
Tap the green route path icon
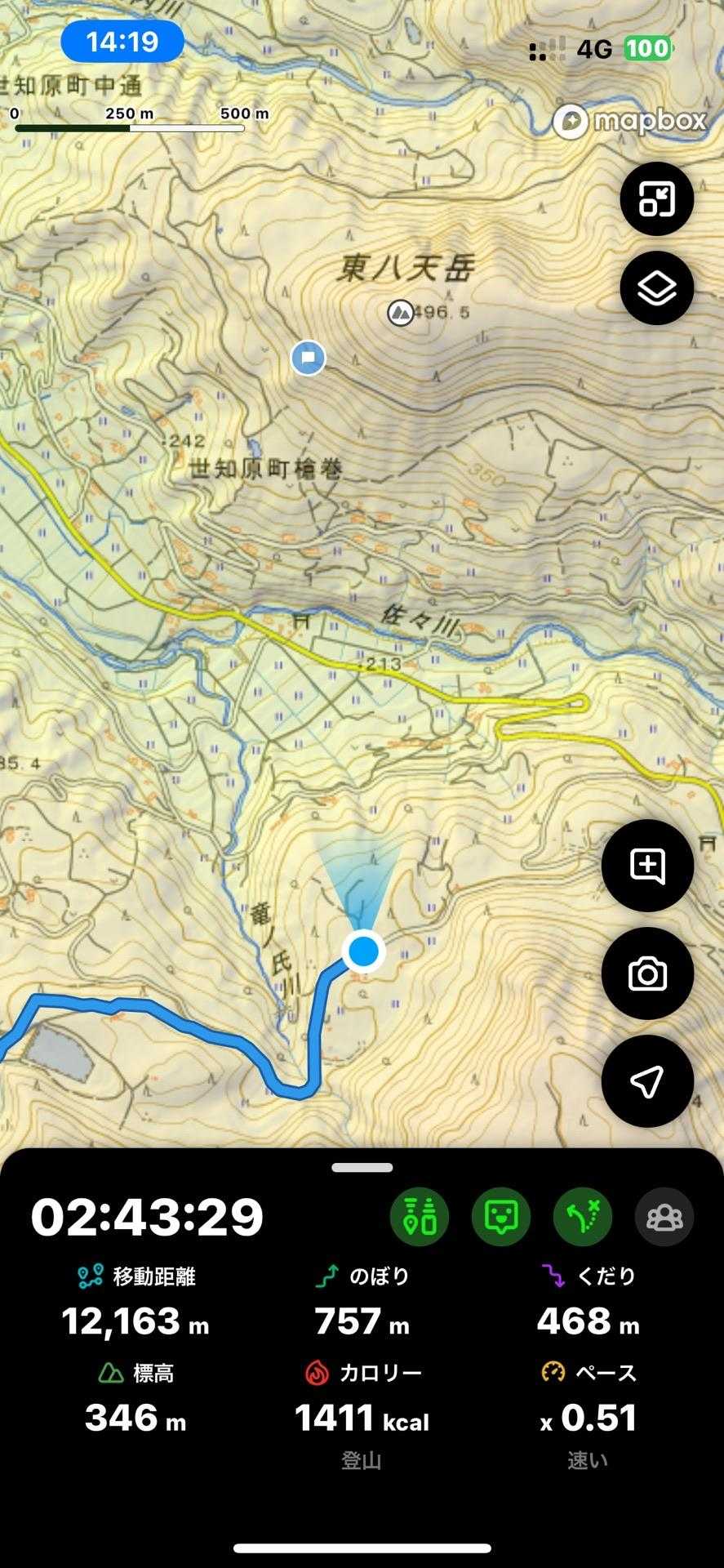point(583,1217)
